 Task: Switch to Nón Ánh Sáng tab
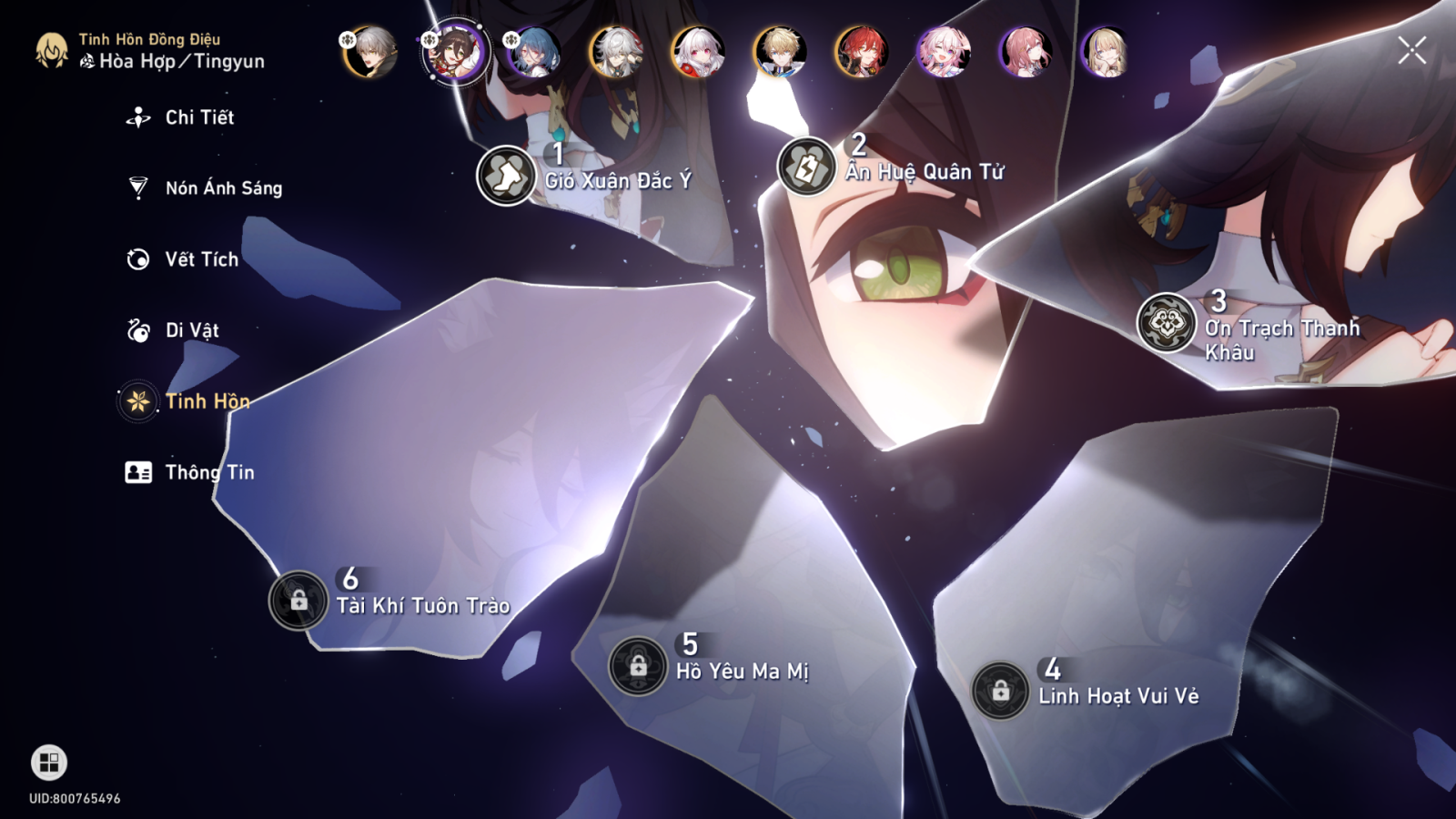coord(222,188)
